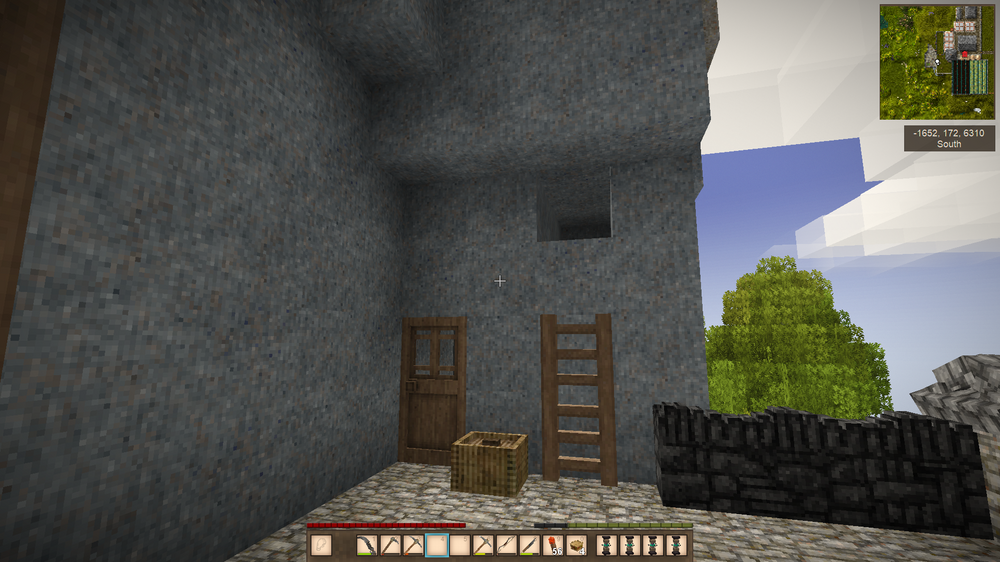This screenshot has height=562, width=1000.
Task: Open the minimap in the corner
Action: point(937,62)
